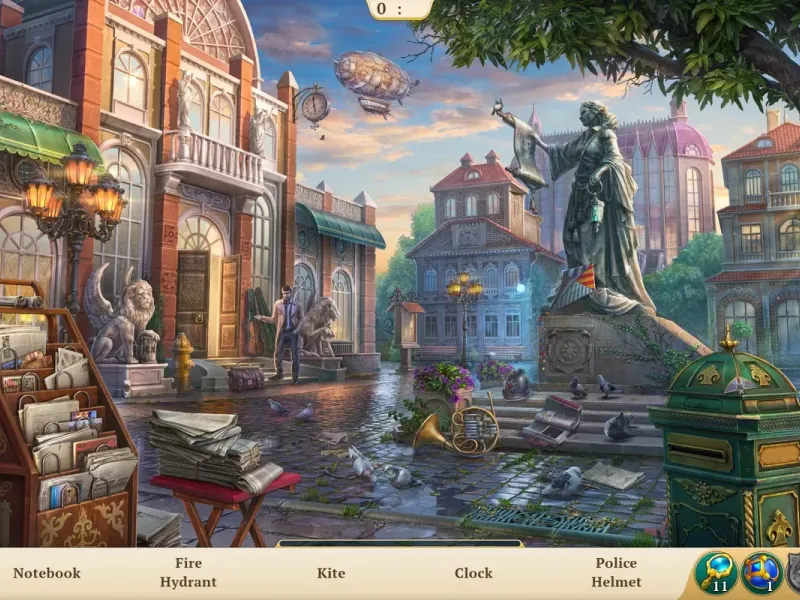
Task: Select Police Helmet in the item list
Action: [x=616, y=573]
